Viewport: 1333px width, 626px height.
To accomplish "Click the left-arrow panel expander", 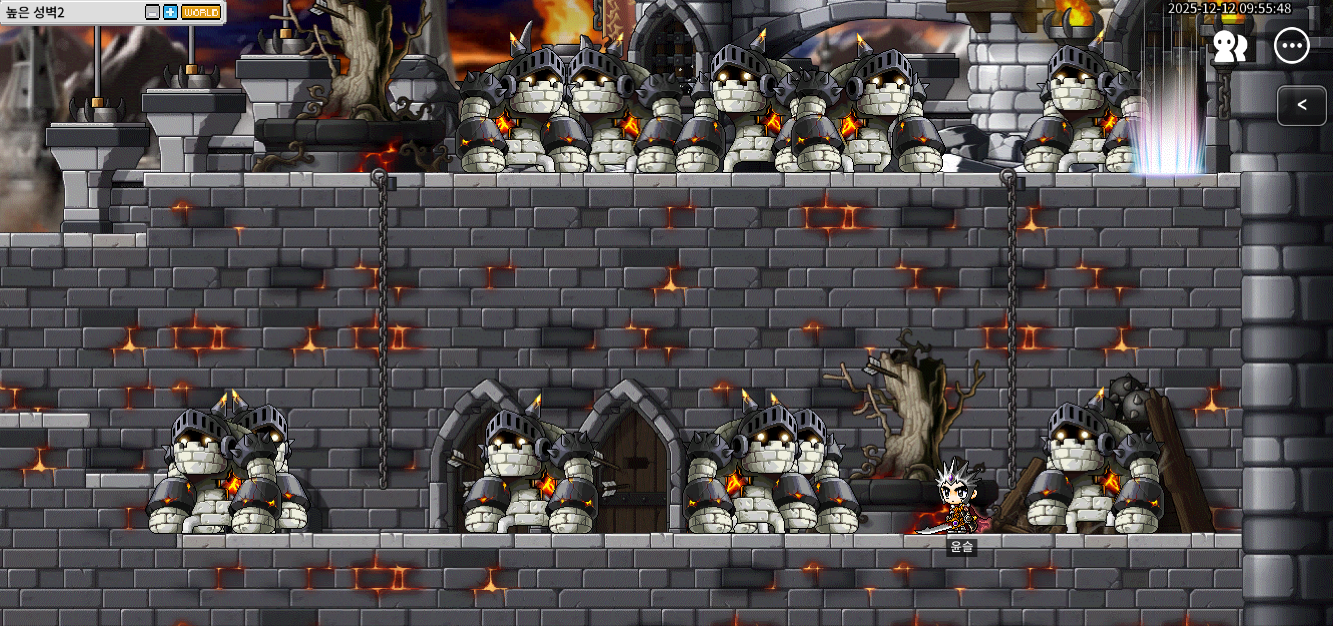I will pyautogui.click(x=1301, y=105).
